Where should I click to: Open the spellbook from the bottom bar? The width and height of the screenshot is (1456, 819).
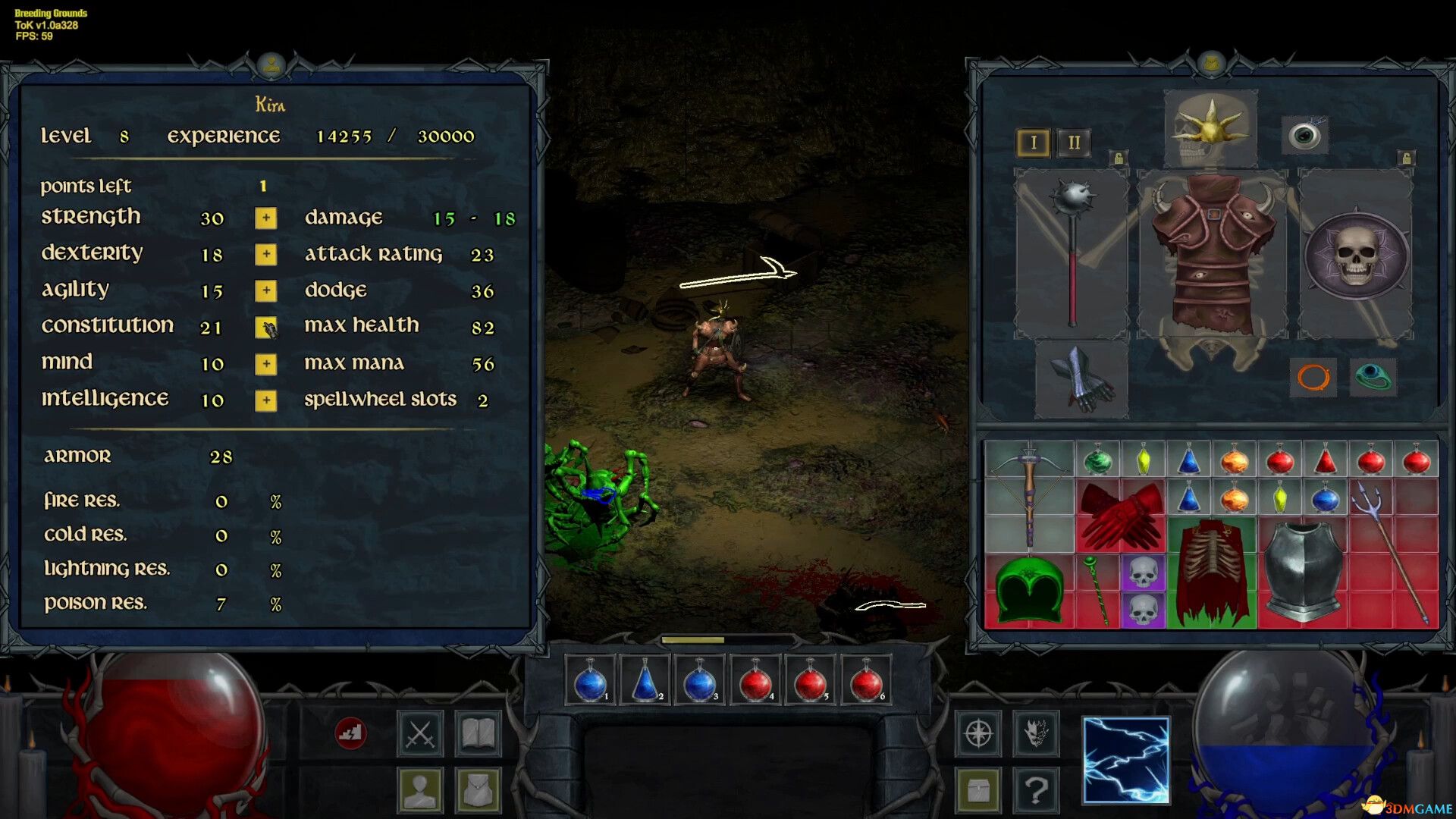coord(478,733)
